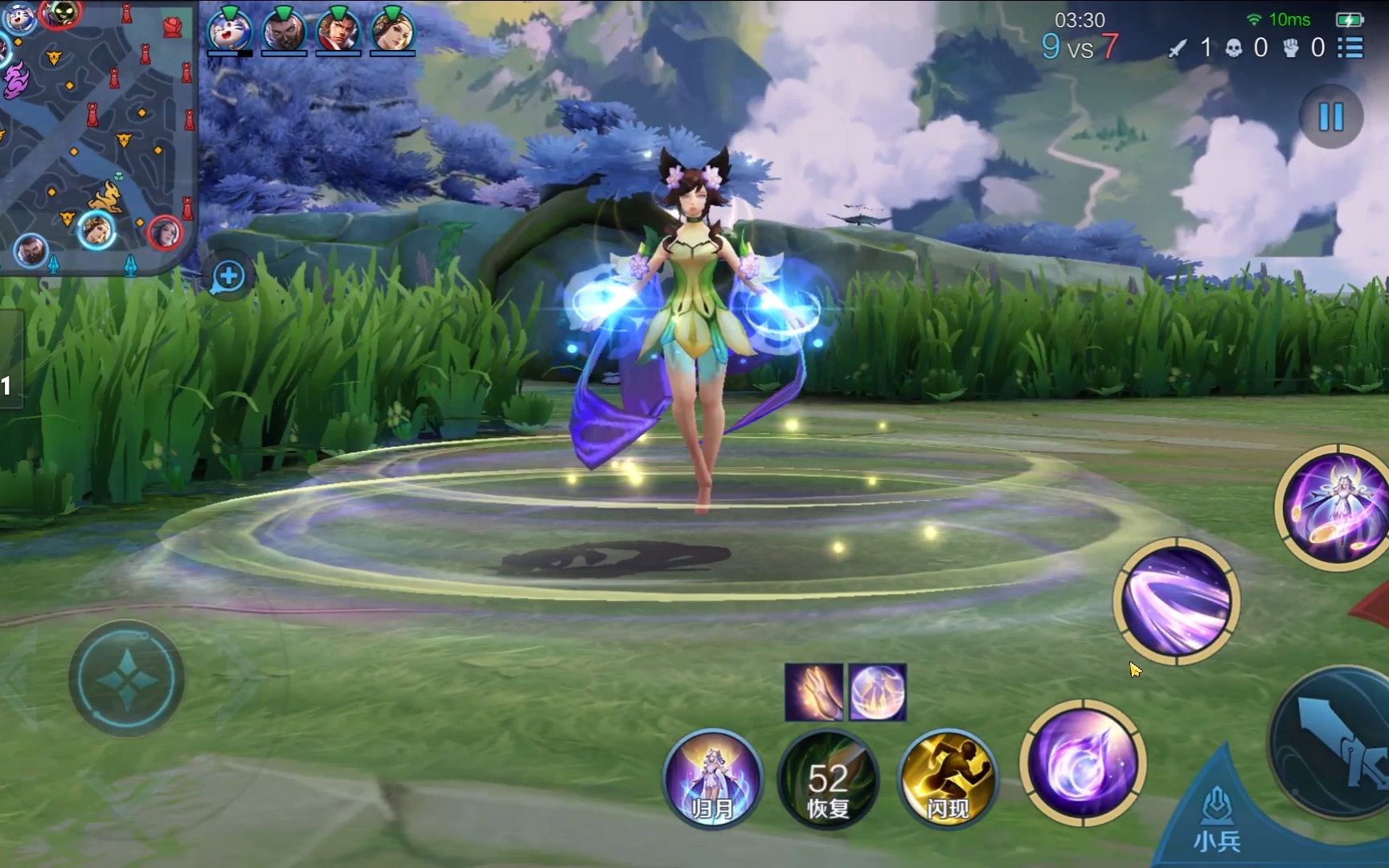1389x868 pixels.
Task: Select the red-coat swordsman teammate portrait
Action: tap(338, 31)
